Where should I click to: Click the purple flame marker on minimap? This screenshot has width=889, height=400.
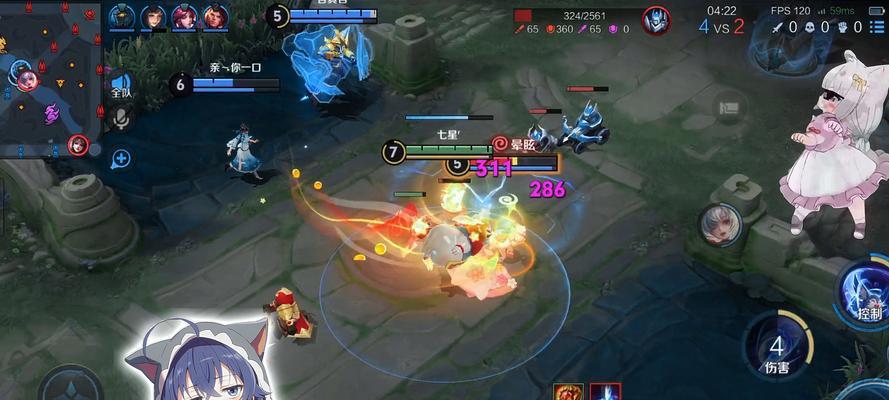click(51, 113)
